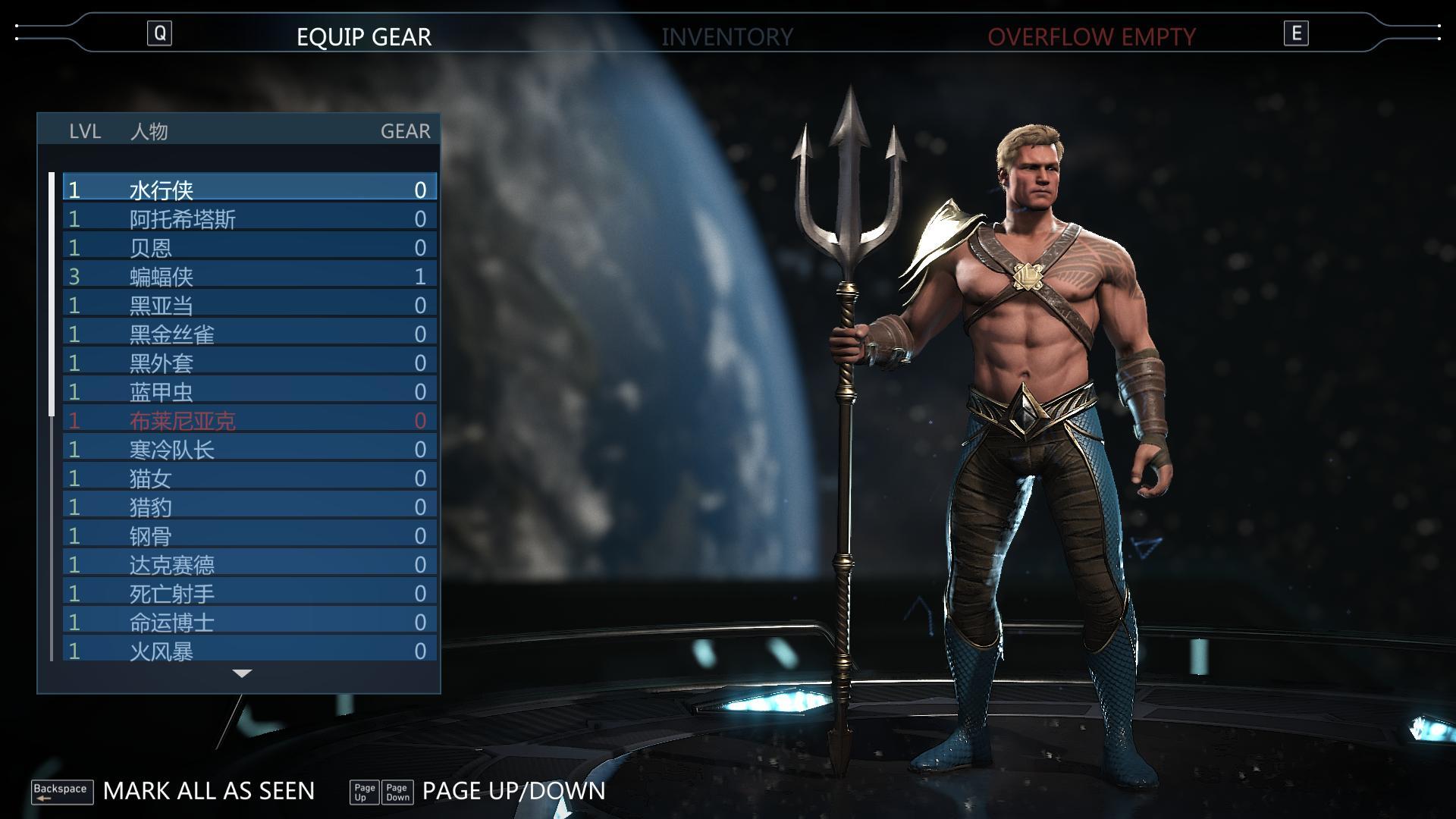1456x819 pixels.
Task: Select 钢骨 from the roster
Action: coord(249,535)
